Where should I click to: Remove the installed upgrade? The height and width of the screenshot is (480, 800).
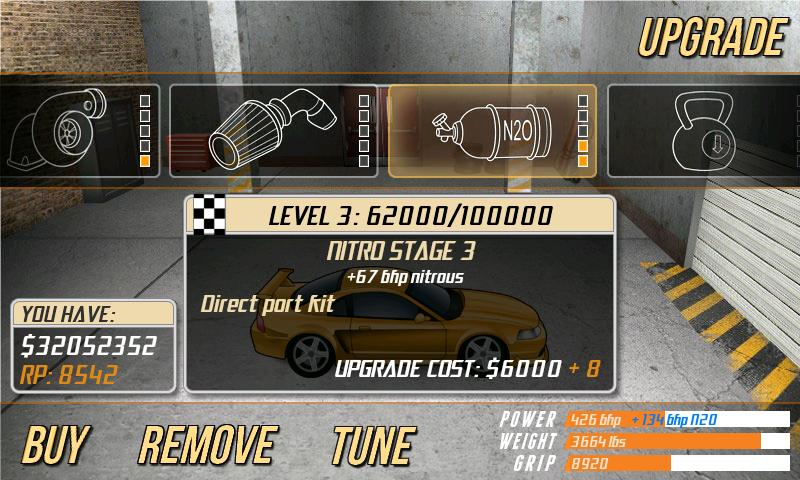pos(207,445)
